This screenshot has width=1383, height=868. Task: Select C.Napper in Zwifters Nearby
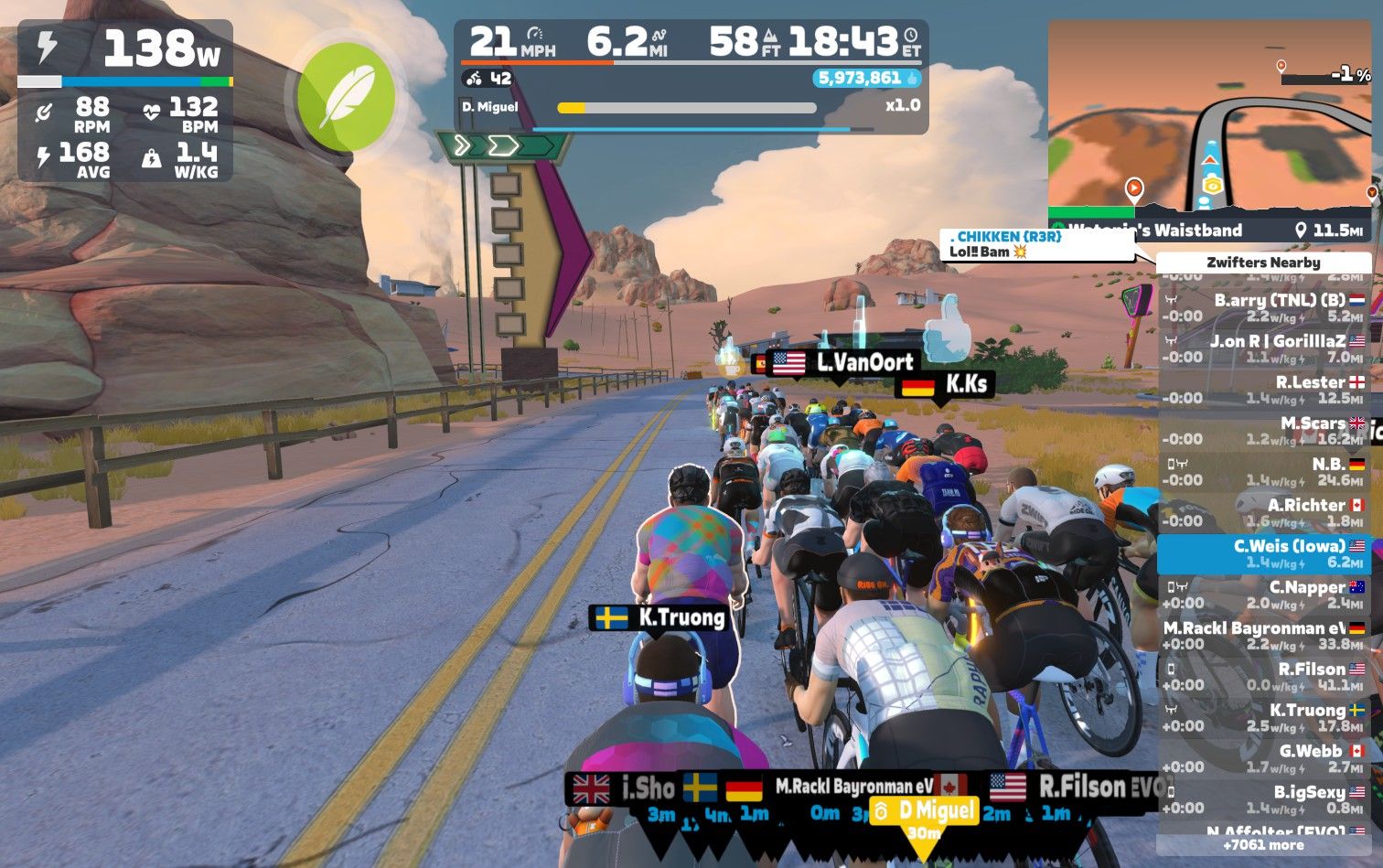[x=1263, y=595]
